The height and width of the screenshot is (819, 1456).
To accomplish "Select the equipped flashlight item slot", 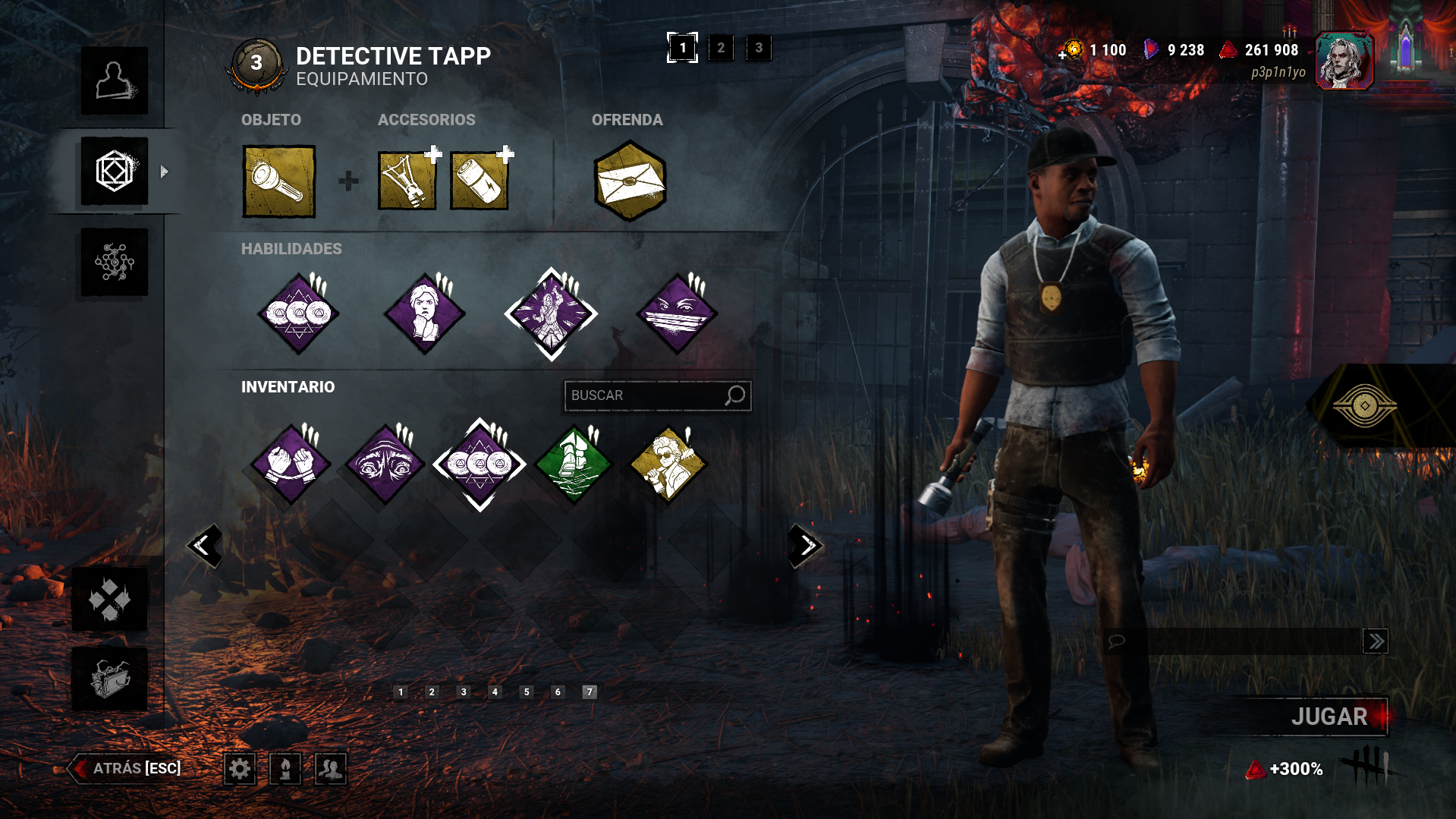I will tap(278, 181).
